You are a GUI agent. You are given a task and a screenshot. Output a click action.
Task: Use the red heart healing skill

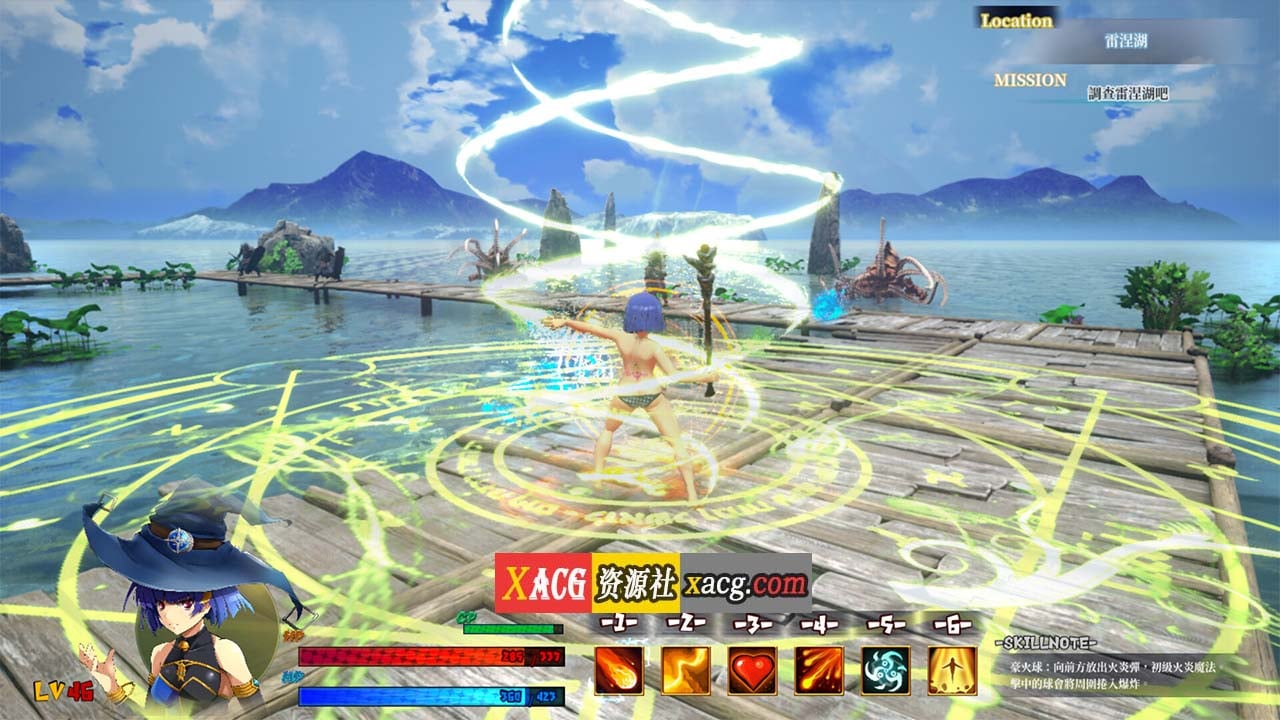(x=752, y=670)
